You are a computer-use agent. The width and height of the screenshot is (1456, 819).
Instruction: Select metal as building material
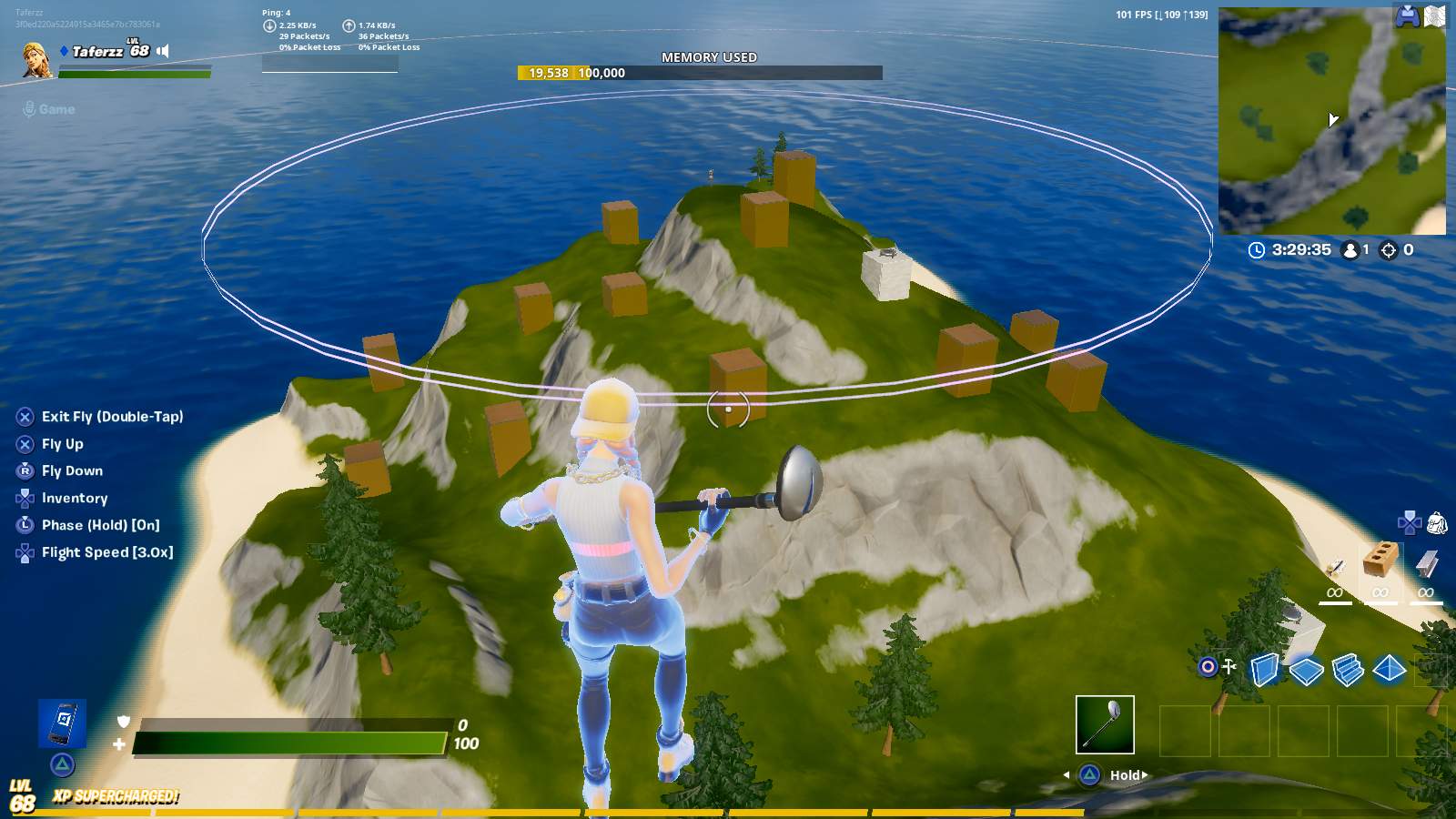[1426, 565]
